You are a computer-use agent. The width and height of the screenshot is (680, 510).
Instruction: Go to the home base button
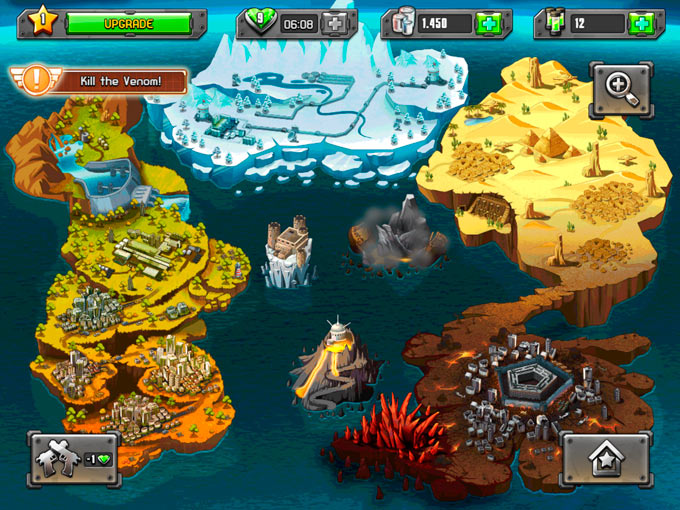pos(606,459)
